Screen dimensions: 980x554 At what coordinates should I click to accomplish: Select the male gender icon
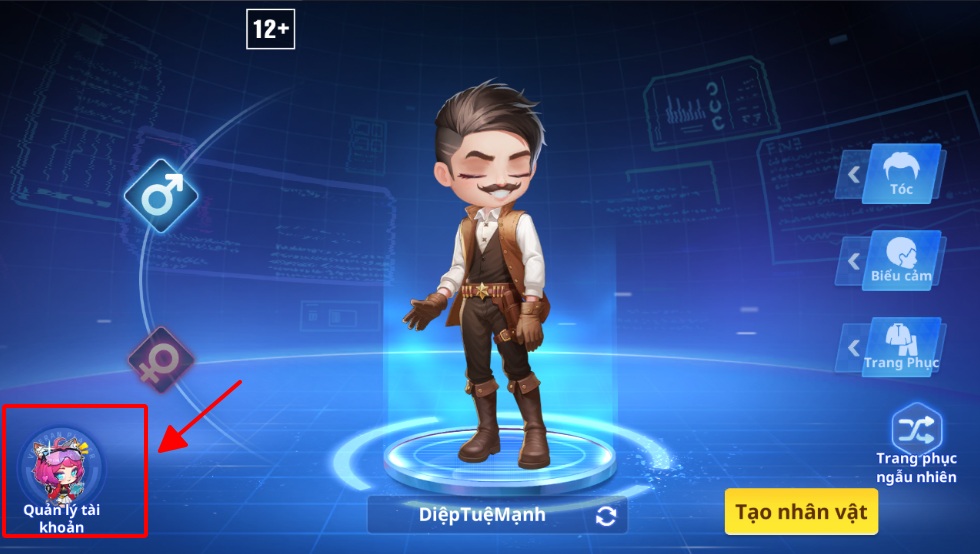coord(161,196)
